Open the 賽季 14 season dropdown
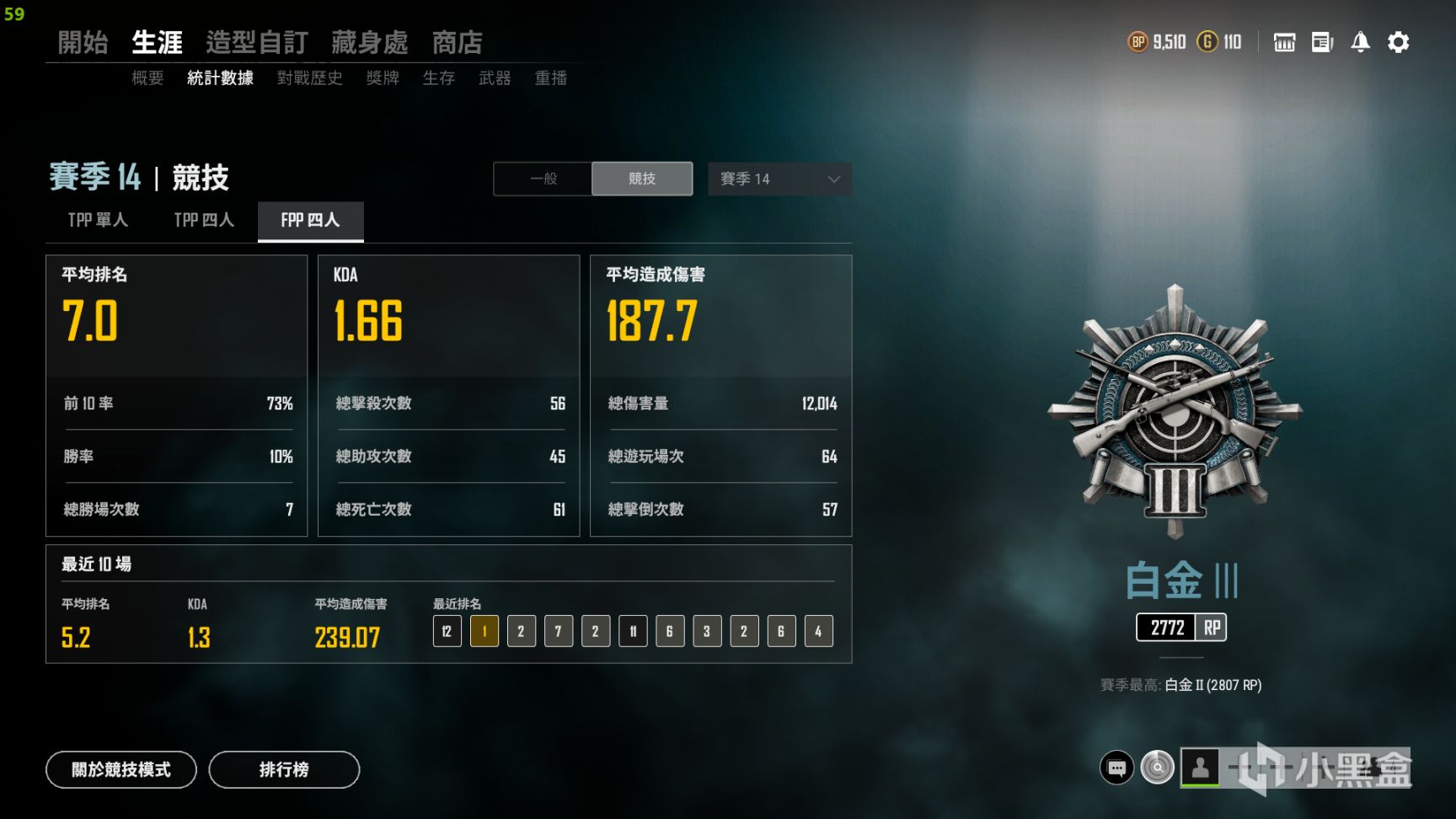This screenshot has height=819, width=1456. pyautogui.click(x=779, y=179)
